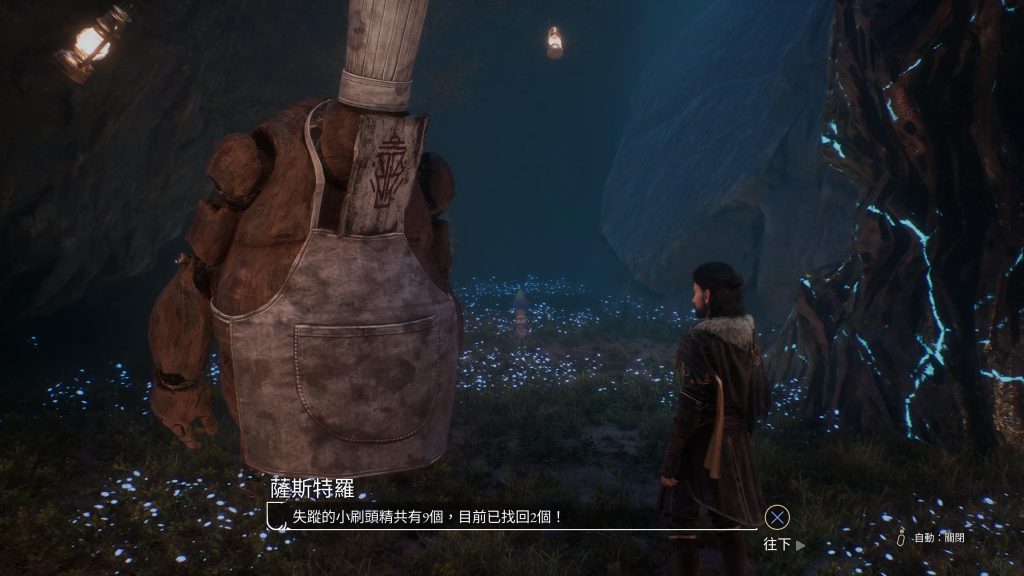
Task: Advance the dialogue with the 往下 arrow
Action: (x=785, y=545)
